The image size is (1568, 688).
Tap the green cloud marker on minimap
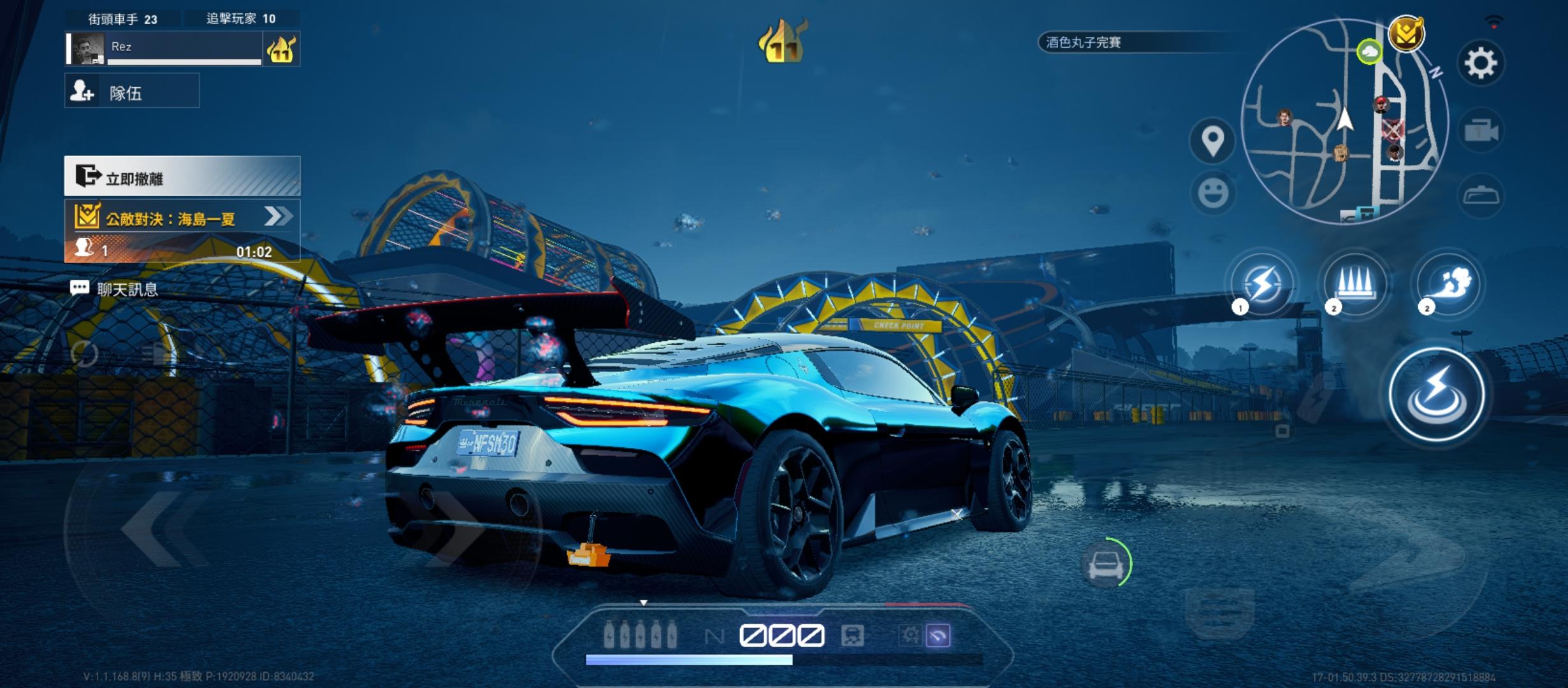point(1368,52)
